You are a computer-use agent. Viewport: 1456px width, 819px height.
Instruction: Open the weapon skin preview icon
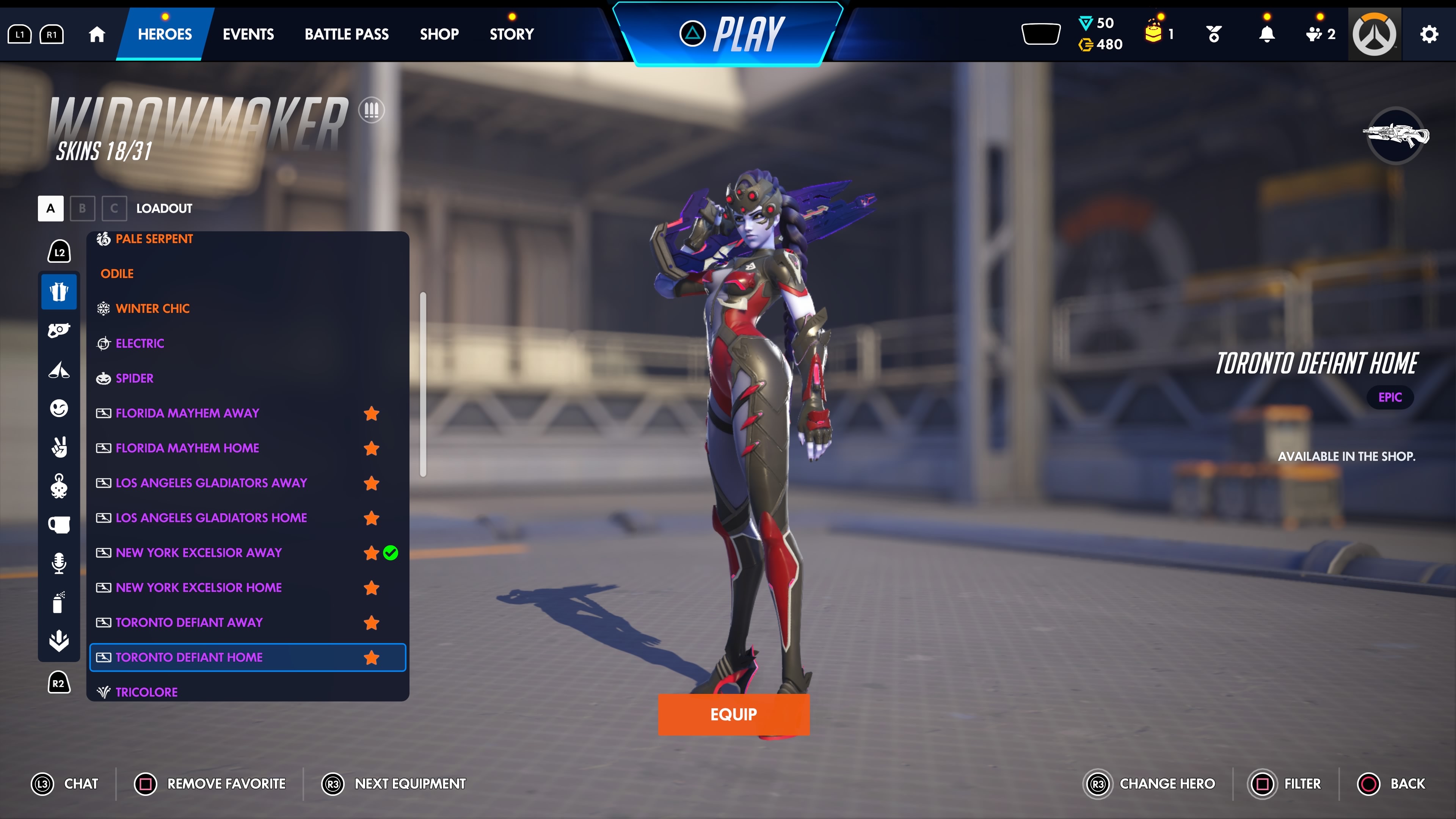pos(1395,136)
